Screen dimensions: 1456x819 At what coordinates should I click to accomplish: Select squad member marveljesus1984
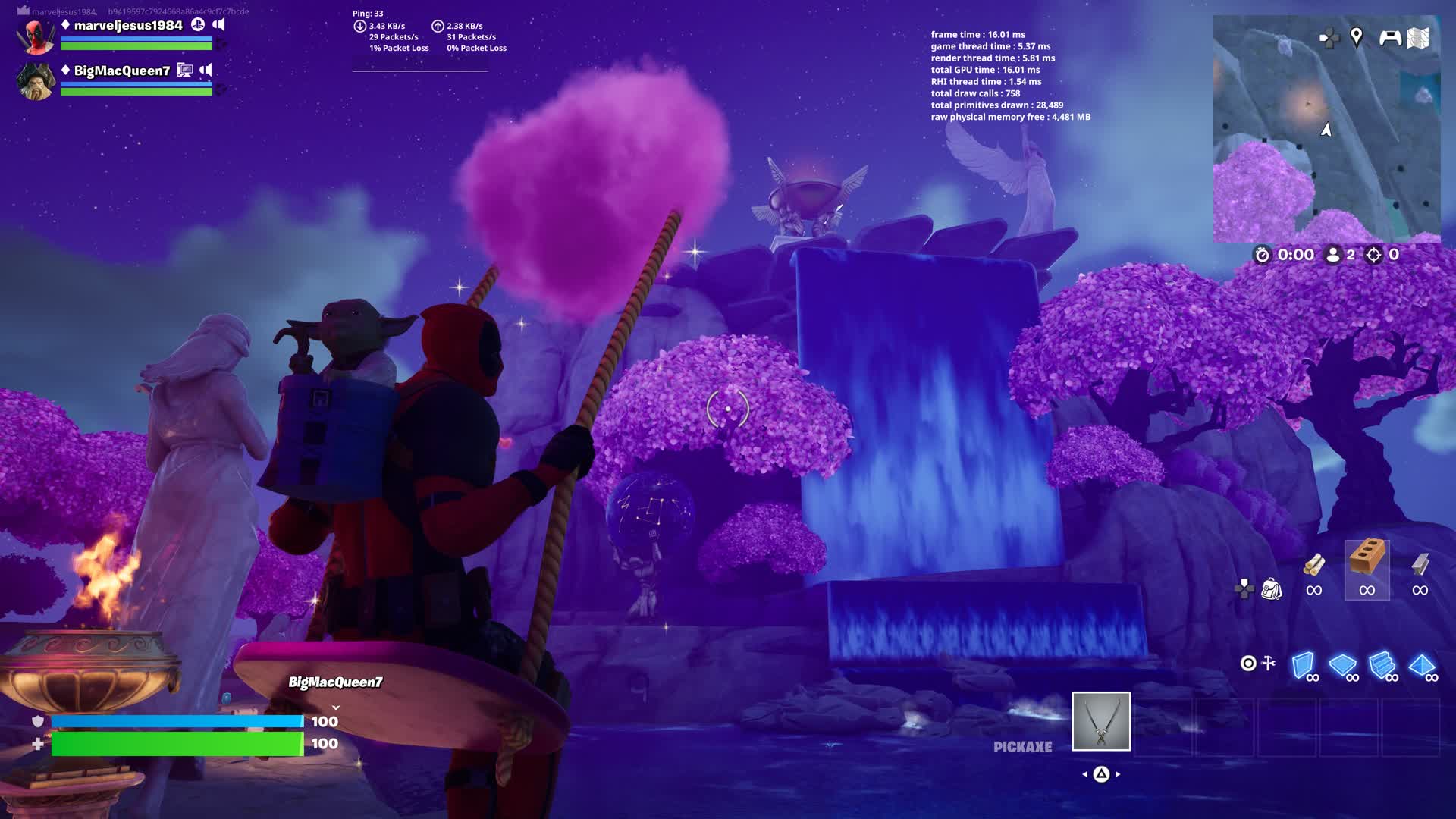click(127, 26)
